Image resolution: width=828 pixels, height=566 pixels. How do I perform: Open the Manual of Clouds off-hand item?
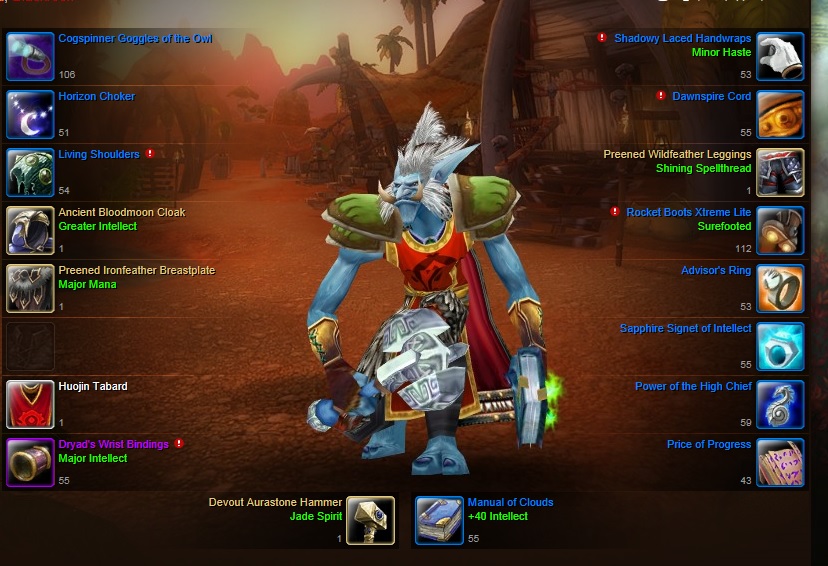click(439, 520)
